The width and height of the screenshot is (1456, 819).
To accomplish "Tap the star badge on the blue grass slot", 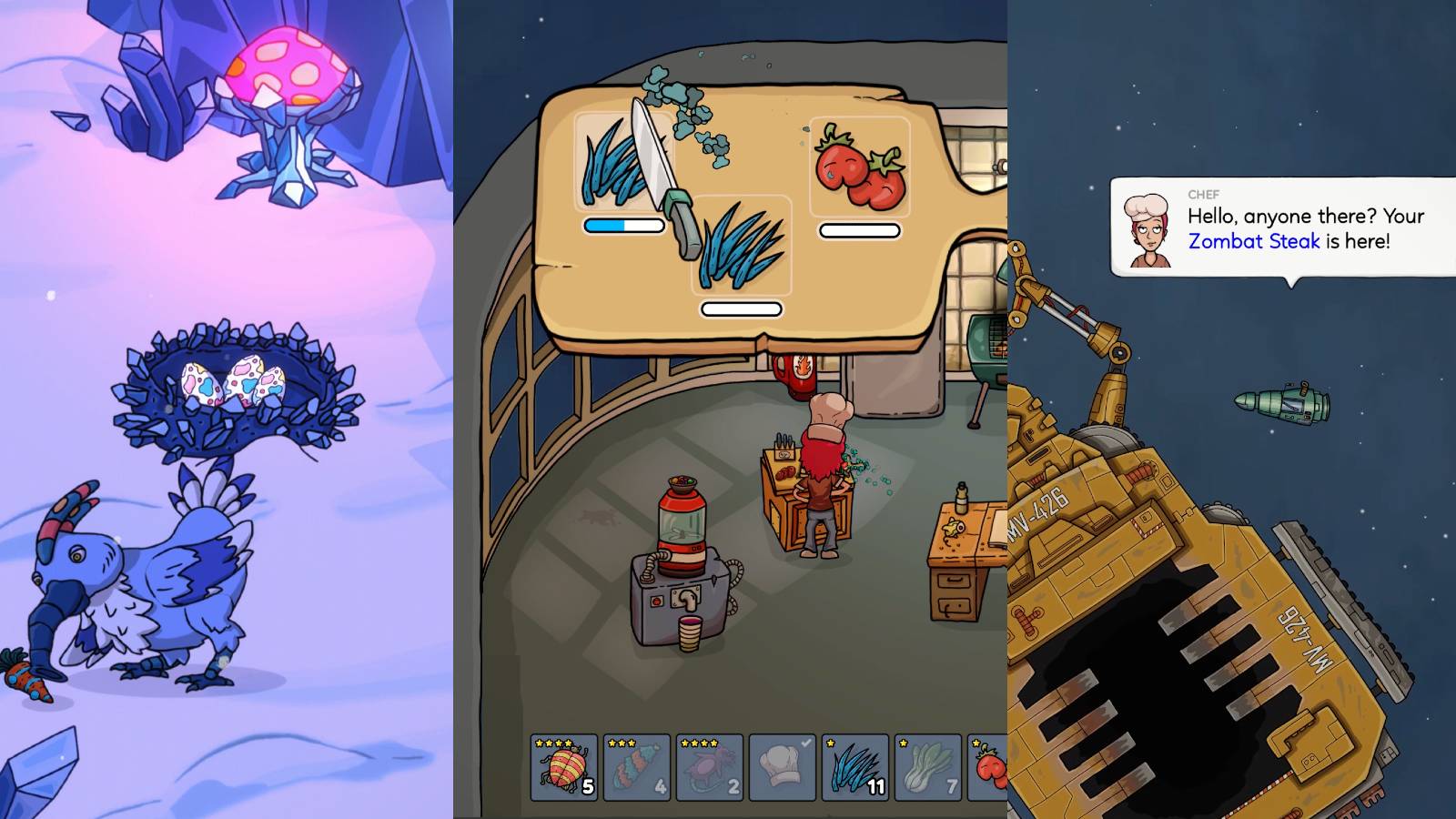I will coord(830,743).
